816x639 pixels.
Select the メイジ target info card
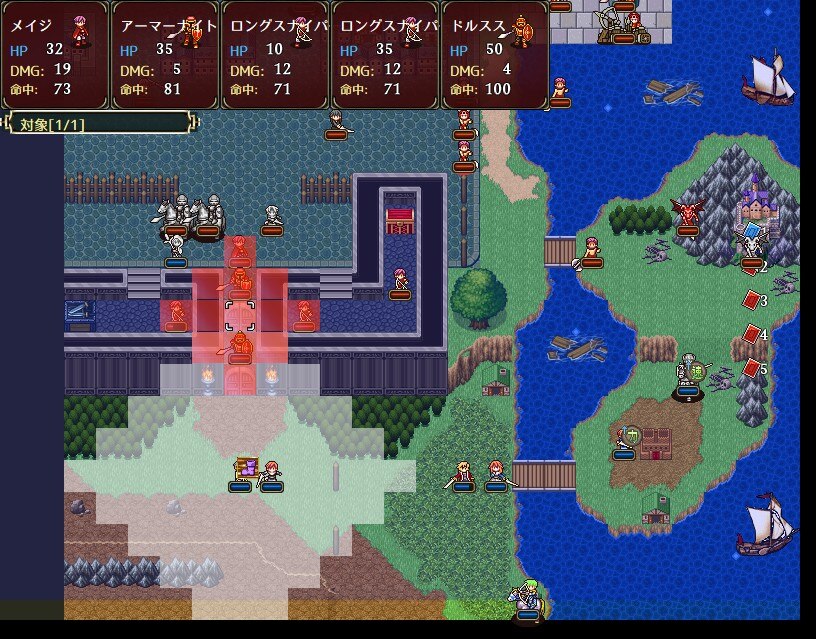click(55, 55)
